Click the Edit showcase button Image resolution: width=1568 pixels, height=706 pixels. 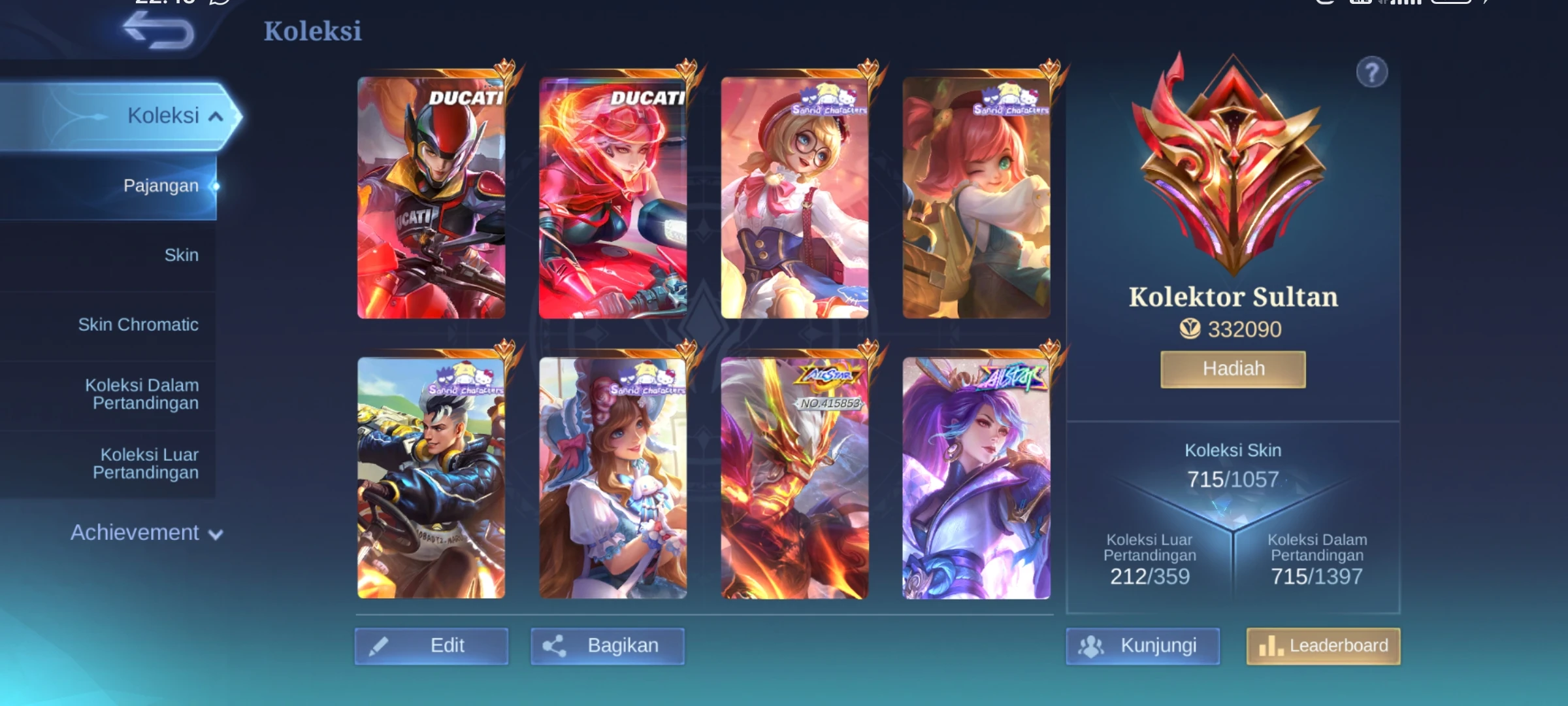pyautogui.click(x=431, y=646)
